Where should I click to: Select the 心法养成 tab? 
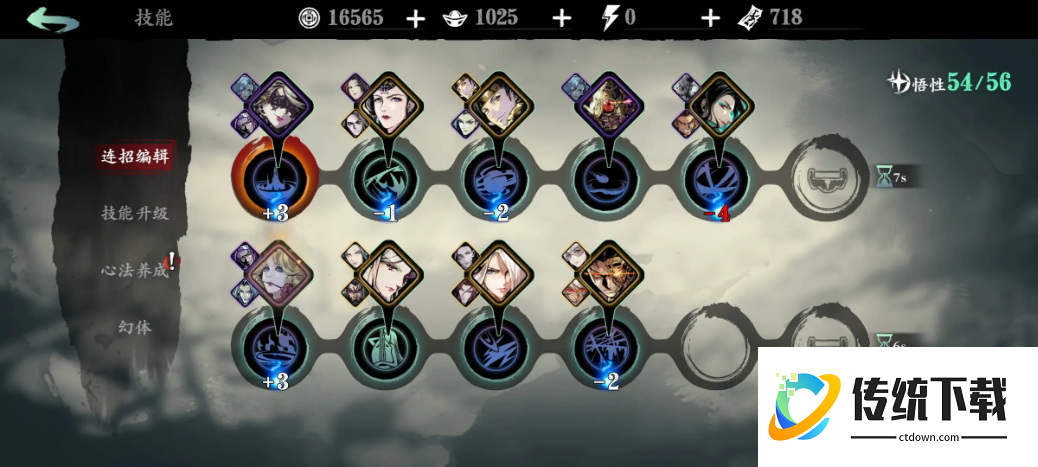(134, 270)
